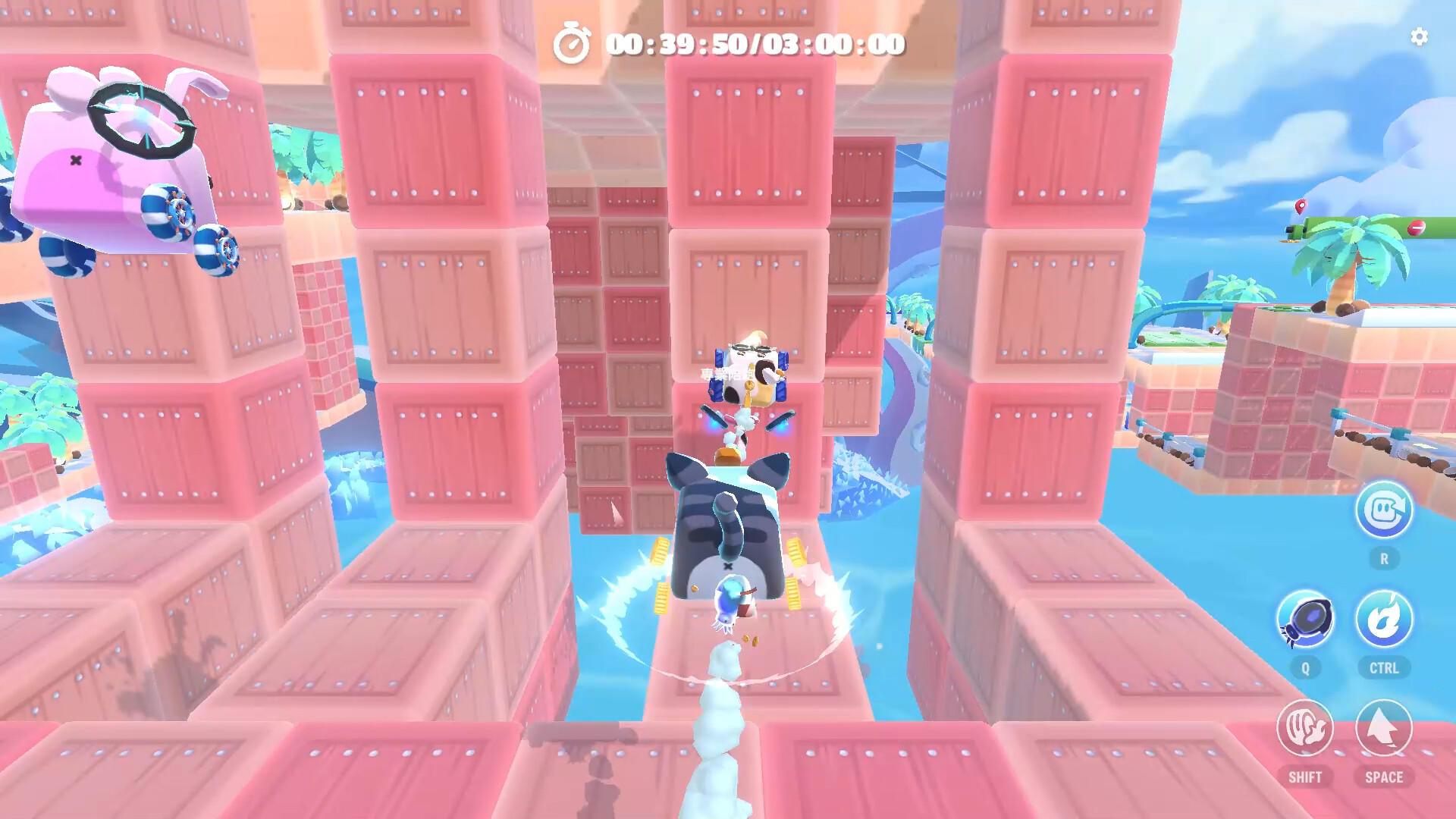Viewport: 1456px width, 819px height.
Task: Click the SHIFT keybind label
Action: [x=1307, y=777]
